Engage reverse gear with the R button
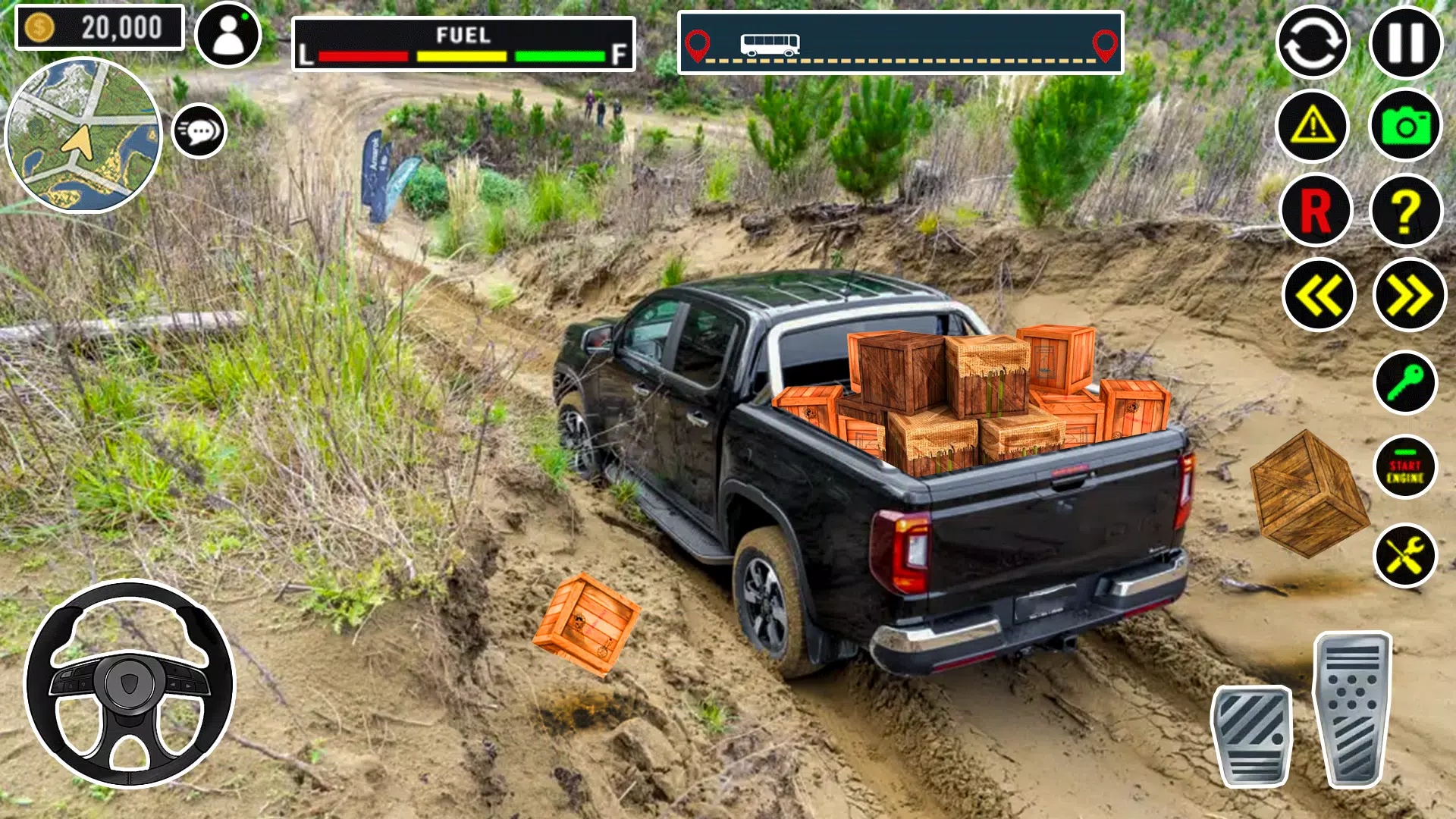Viewport: 1456px width, 819px height. 1316,210
